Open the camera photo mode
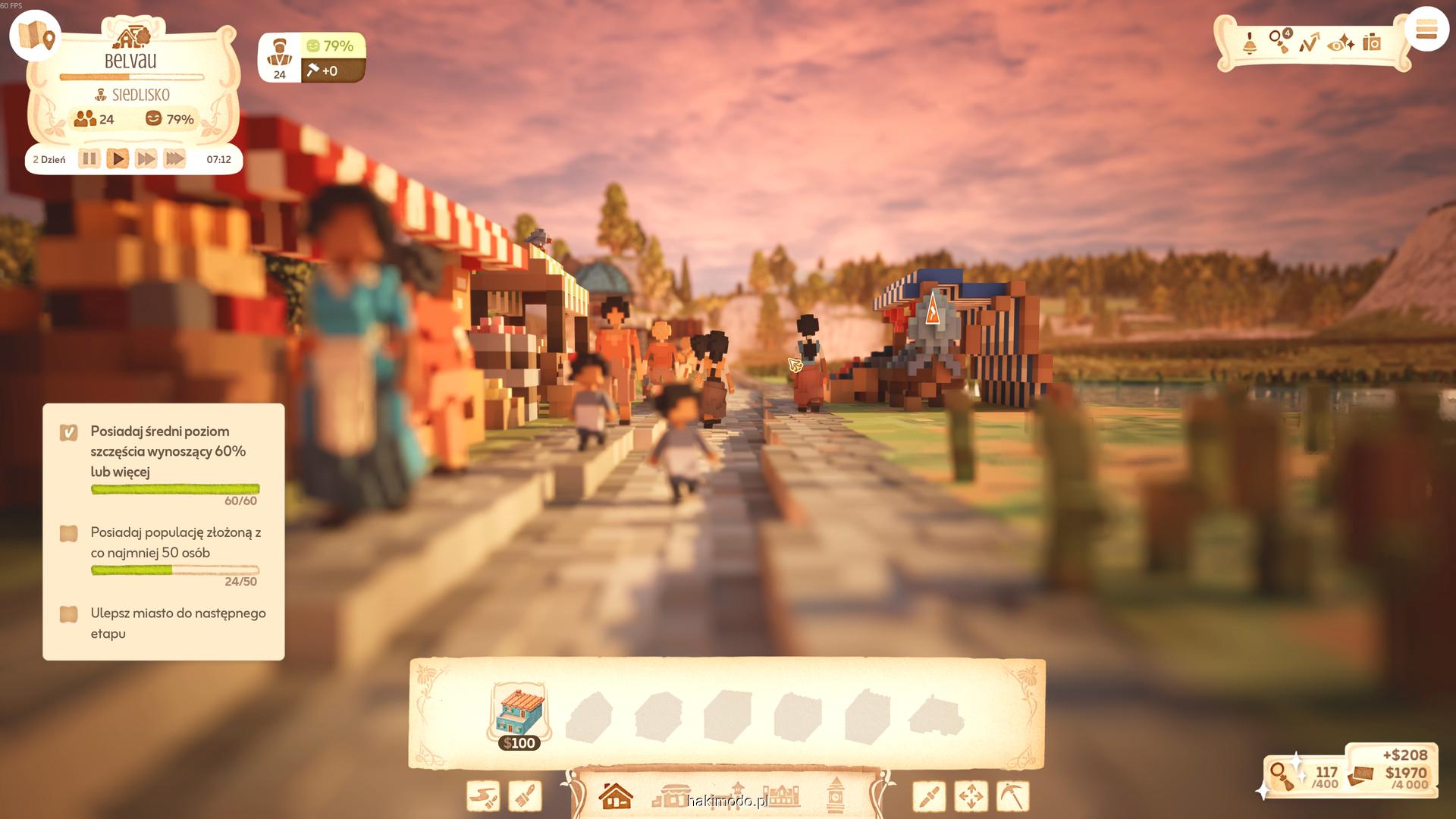The image size is (1456, 819). click(x=1372, y=42)
